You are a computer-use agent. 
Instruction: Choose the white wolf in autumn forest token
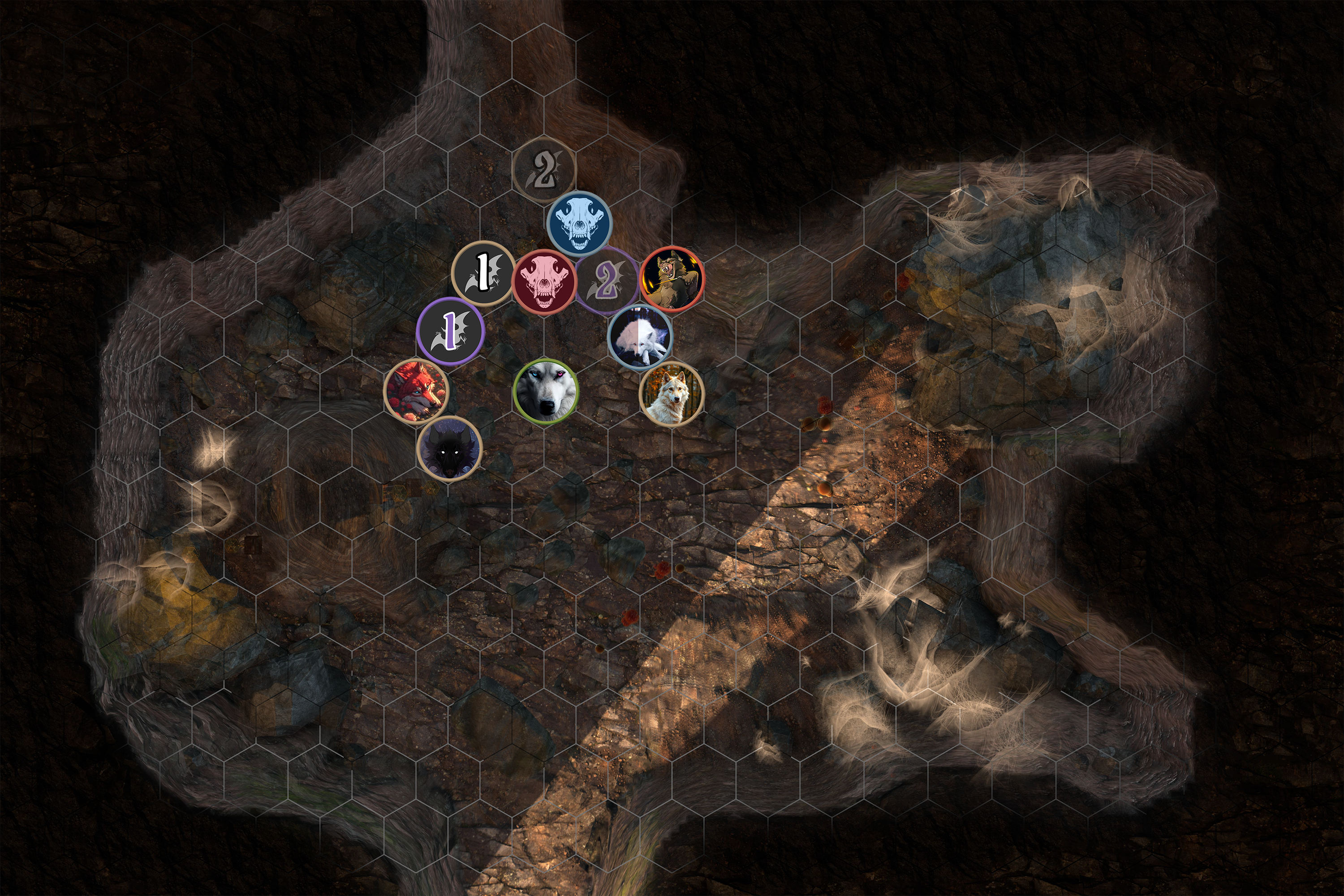click(671, 394)
